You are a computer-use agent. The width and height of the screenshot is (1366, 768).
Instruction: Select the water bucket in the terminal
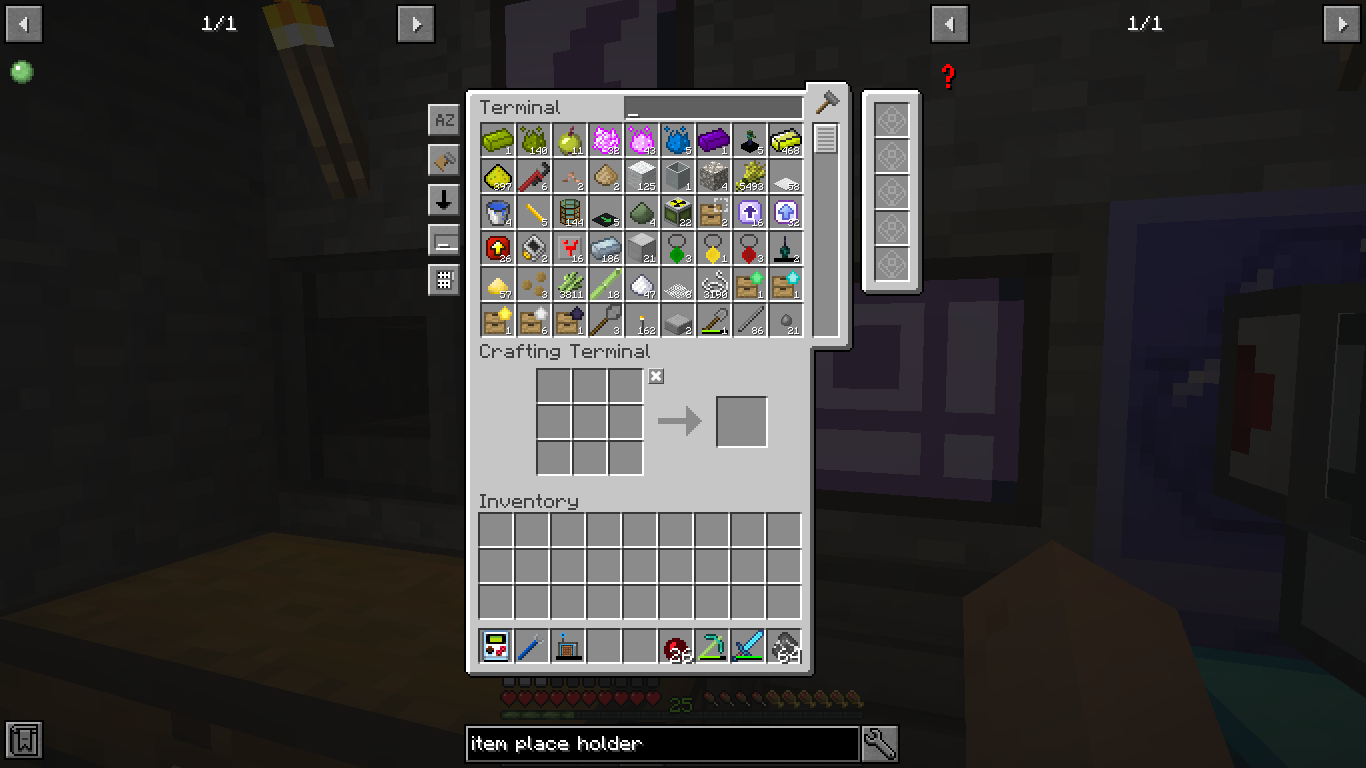pos(498,213)
